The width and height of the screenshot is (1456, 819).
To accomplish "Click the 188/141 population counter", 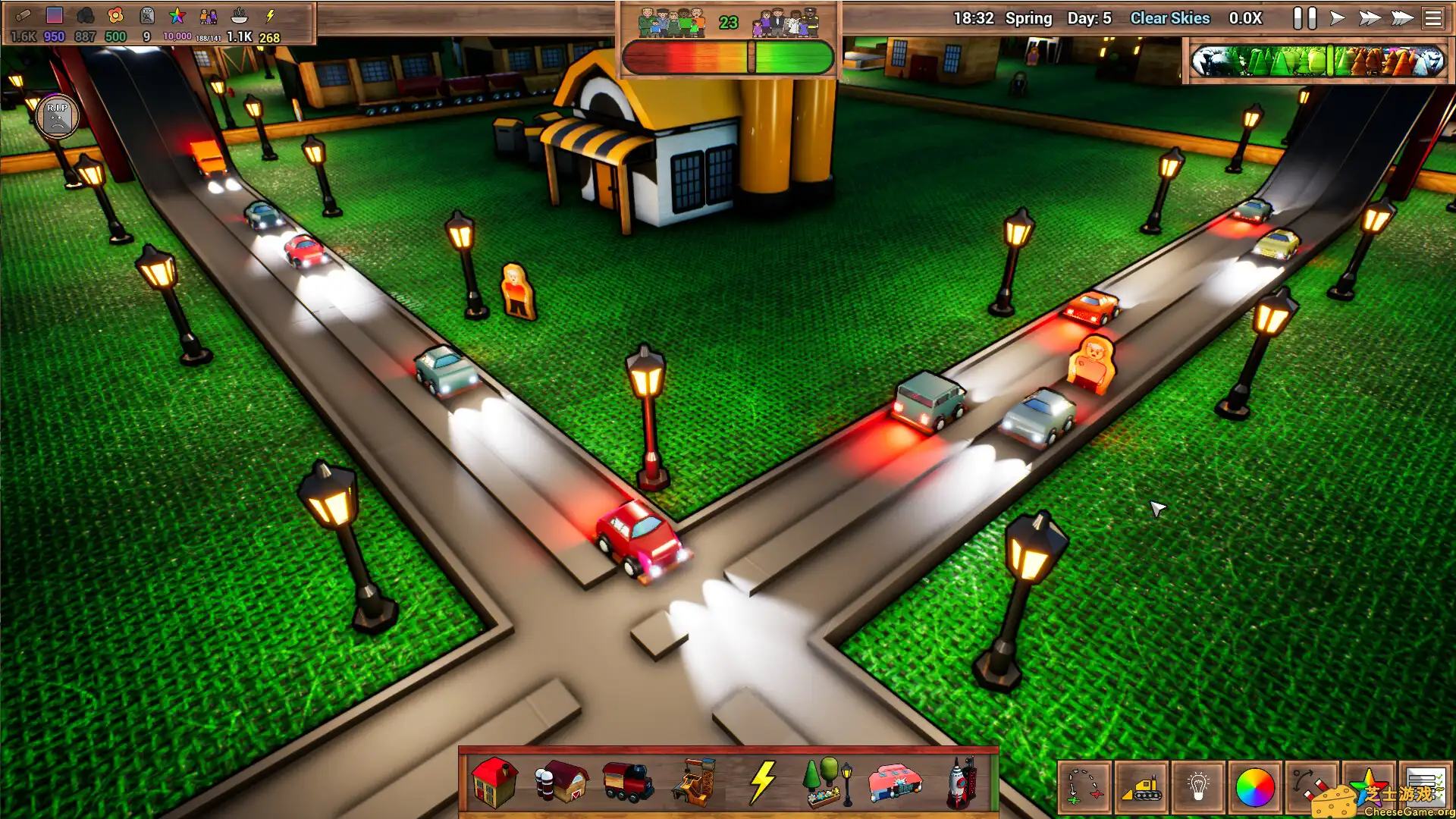I will click(206, 35).
